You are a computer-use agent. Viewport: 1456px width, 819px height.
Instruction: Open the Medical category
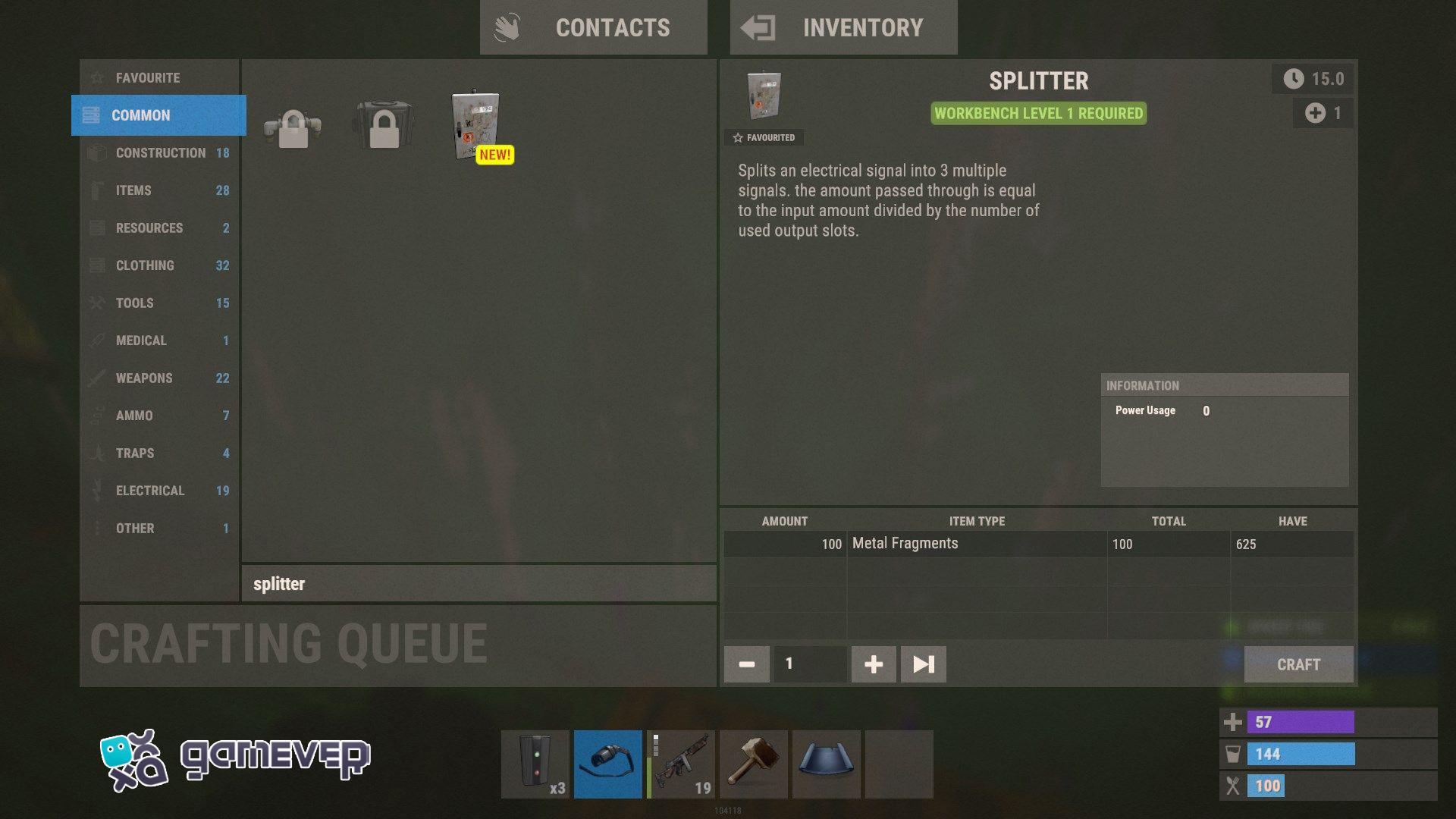click(x=158, y=340)
